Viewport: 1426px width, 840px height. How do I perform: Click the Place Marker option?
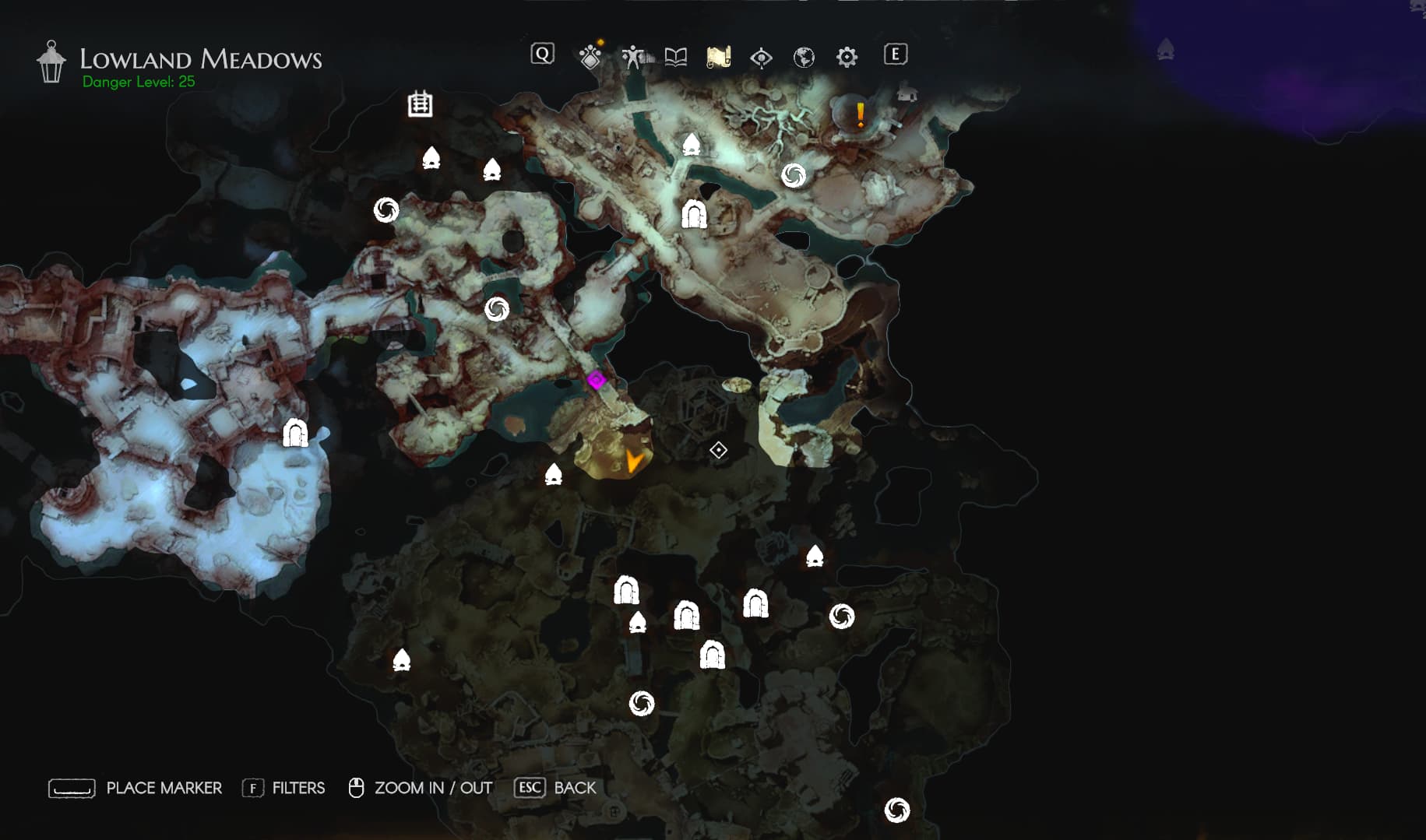pyautogui.click(x=136, y=788)
